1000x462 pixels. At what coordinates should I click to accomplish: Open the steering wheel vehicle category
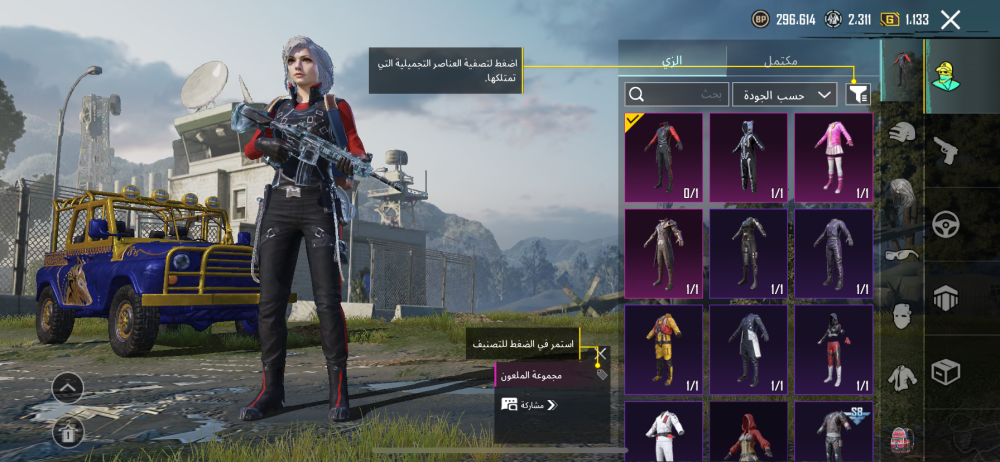(945, 224)
